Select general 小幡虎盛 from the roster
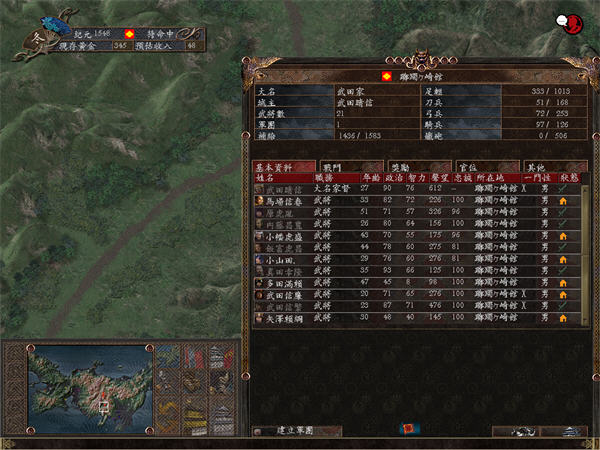Viewport: 600px width, 450px height. pyautogui.click(x=283, y=235)
